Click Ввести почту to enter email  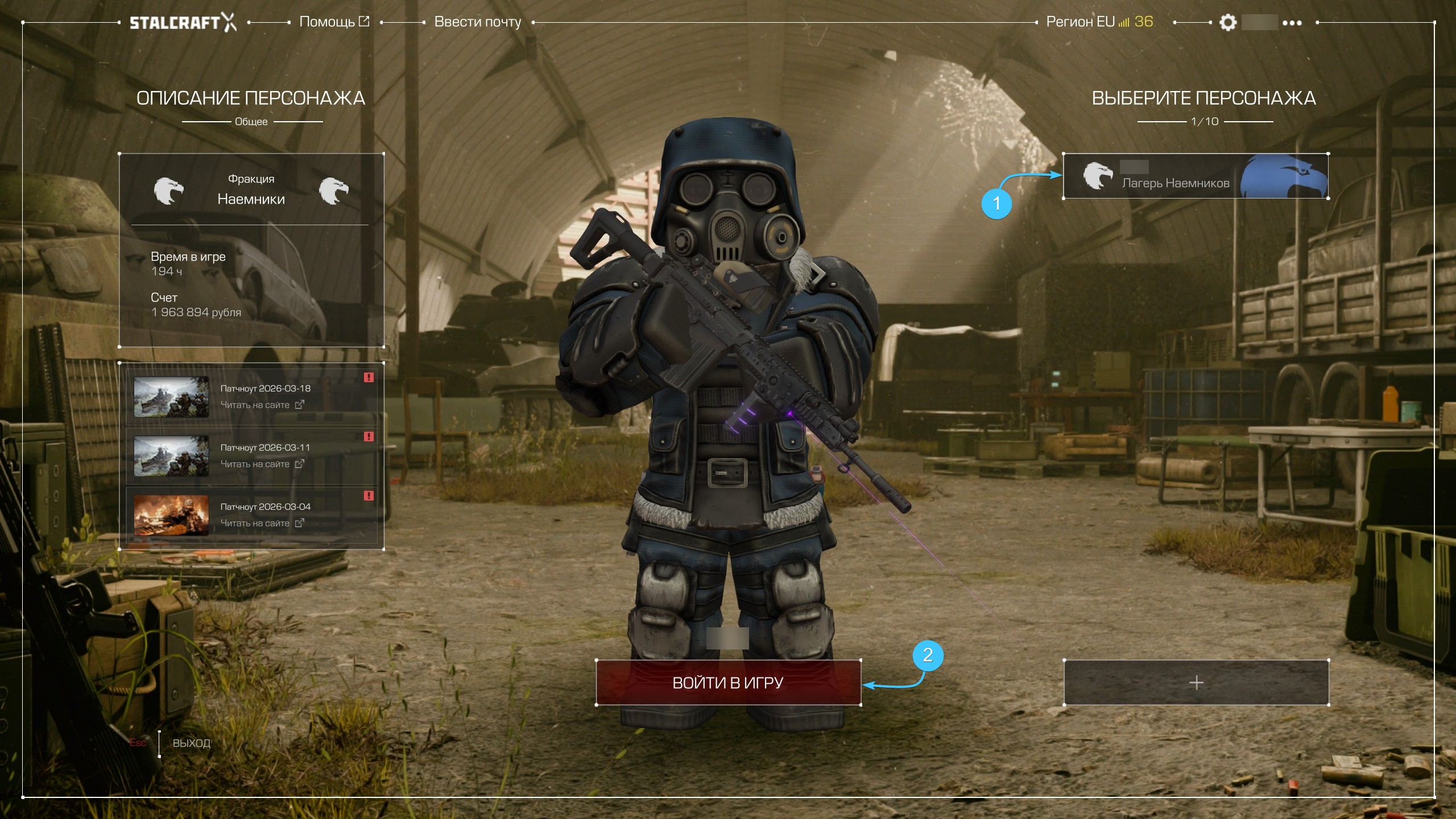coord(478,22)
